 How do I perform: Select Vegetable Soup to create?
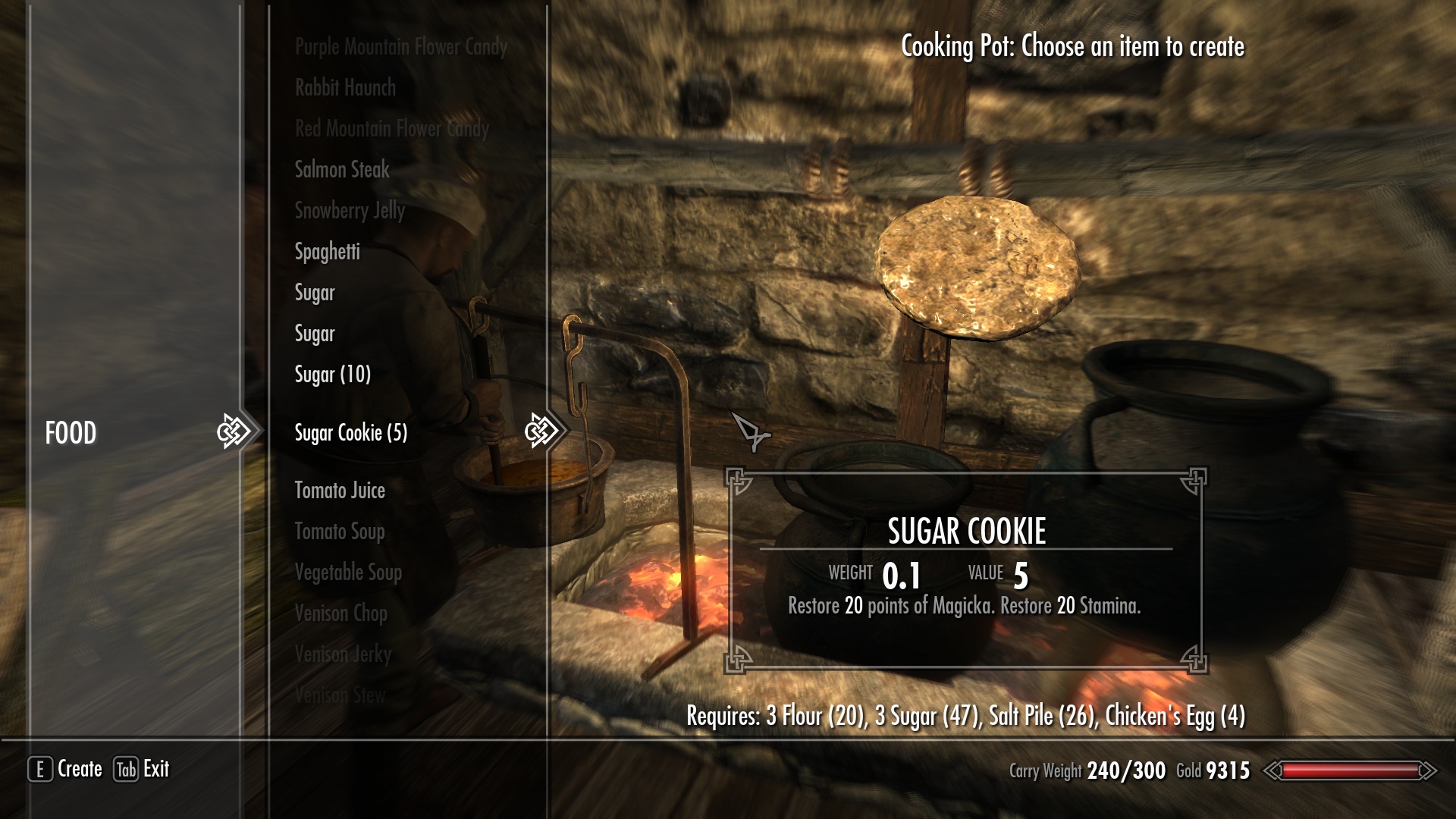click(348, 573)
